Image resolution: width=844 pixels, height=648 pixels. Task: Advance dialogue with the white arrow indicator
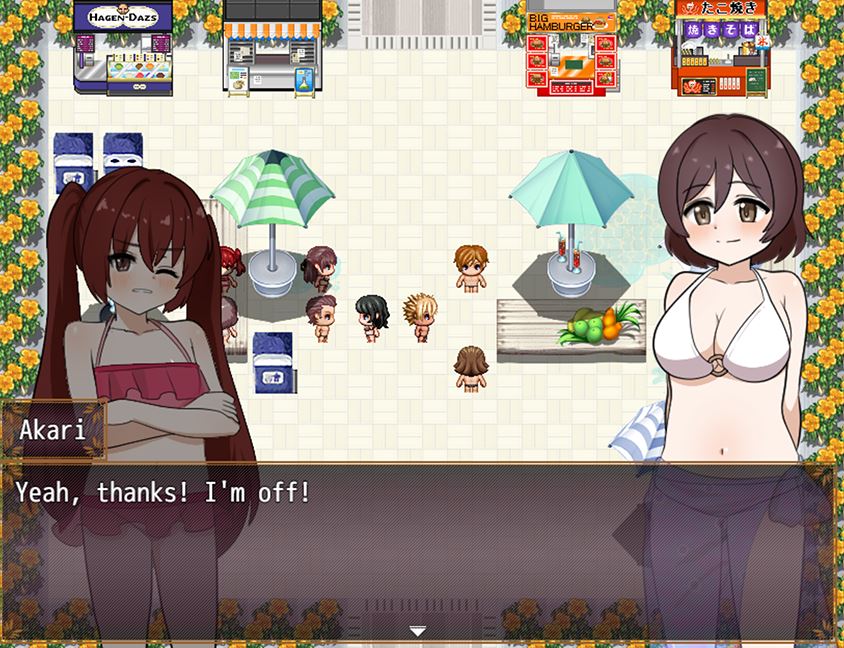(x=418, y=631)
